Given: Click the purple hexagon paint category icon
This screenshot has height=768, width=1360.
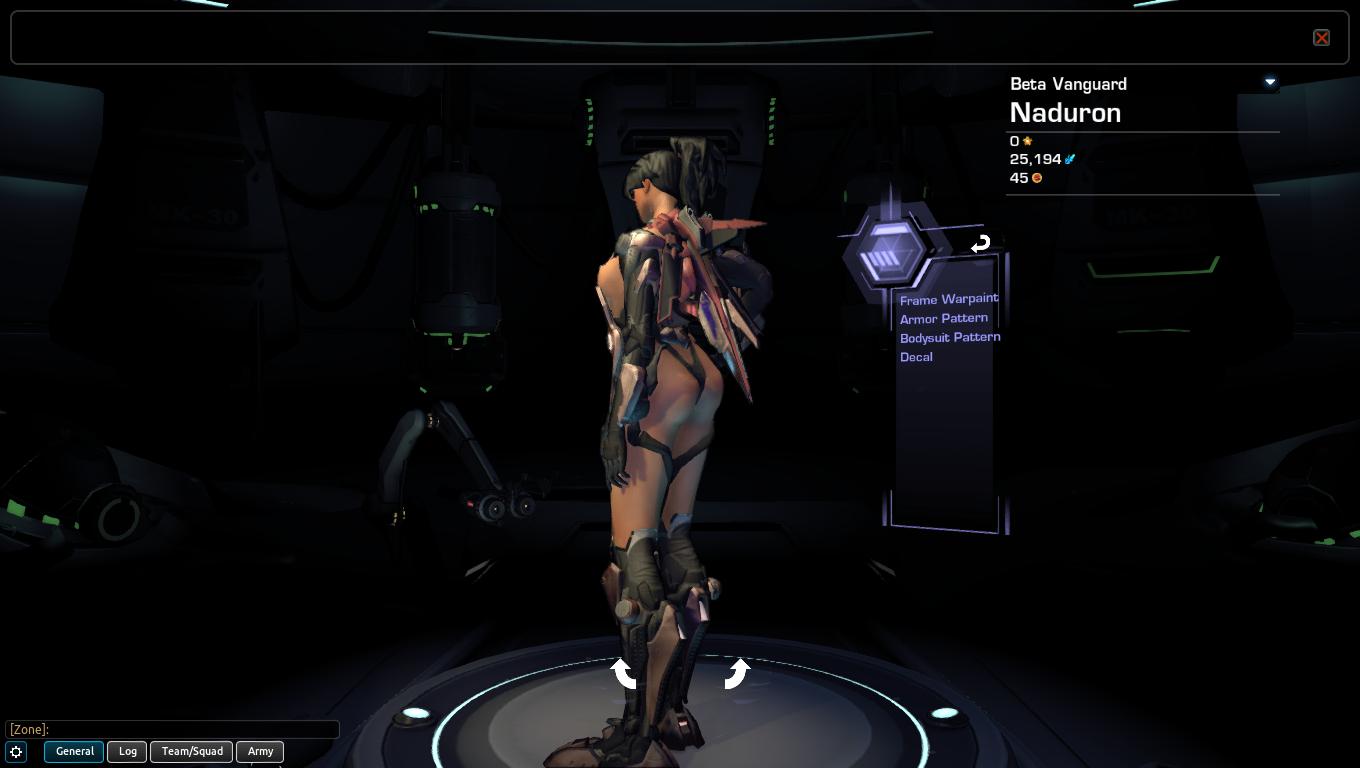Looking at the screenshot, I should point(888,252).
